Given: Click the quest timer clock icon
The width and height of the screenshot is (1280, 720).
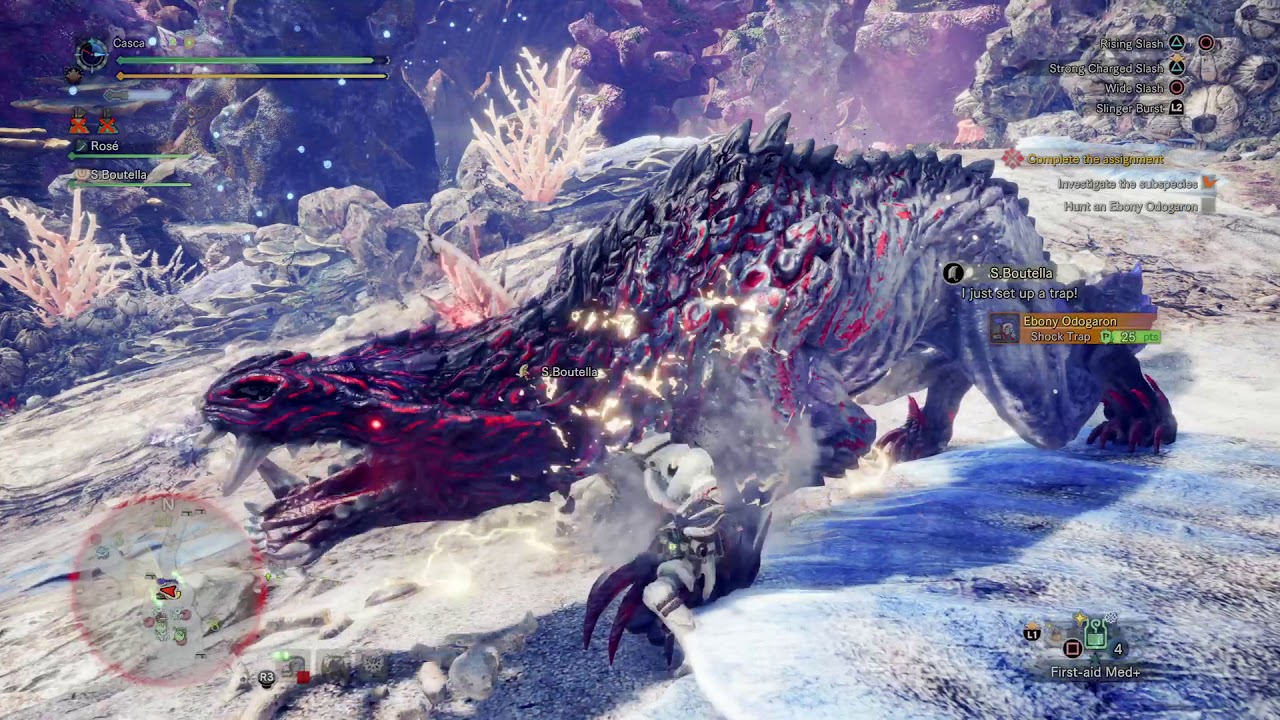Looking at the screenshot, I should coord(93,54).
